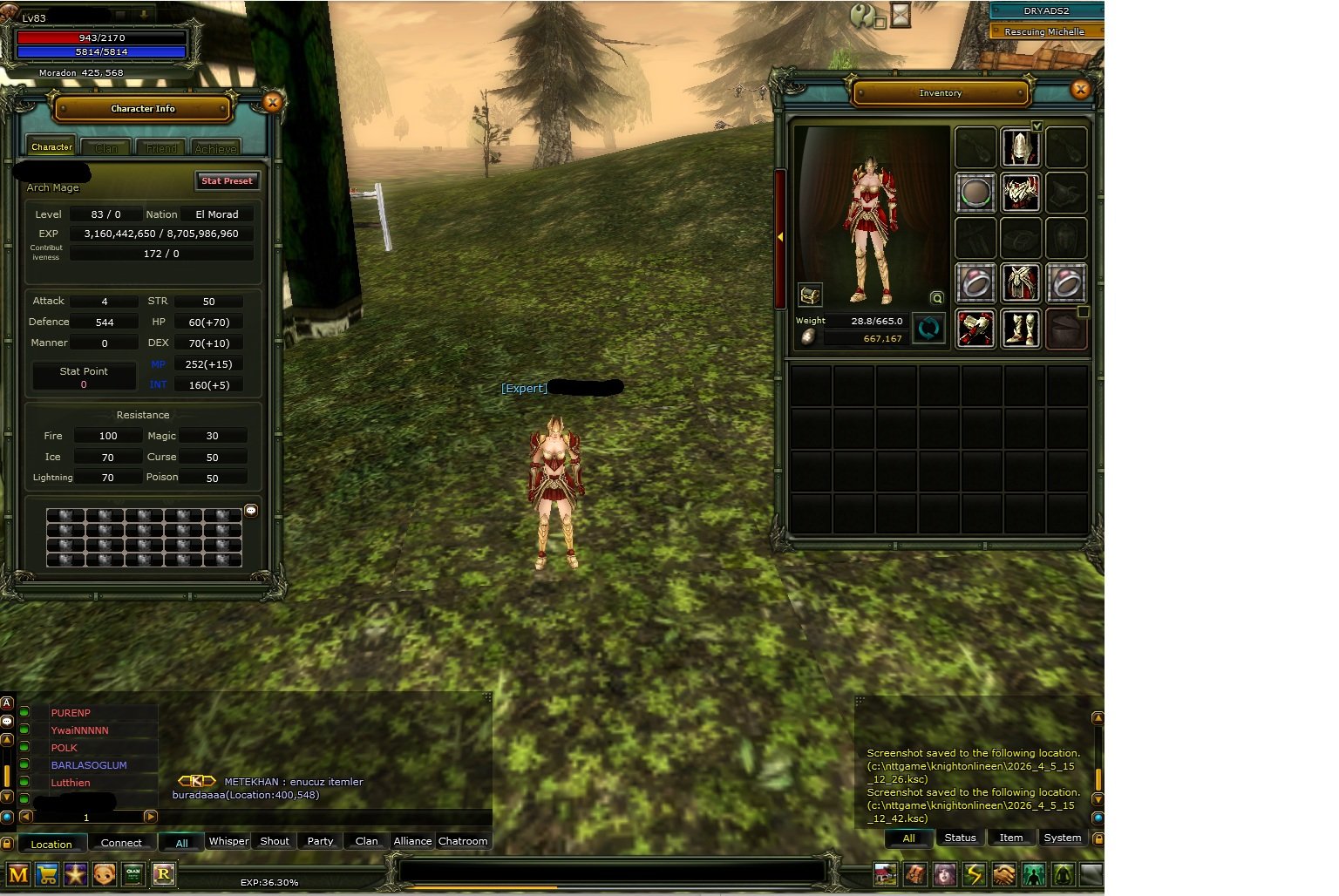
Task: Click the CLAN board icon in taskbar
Action: click(x=133, y=873)
